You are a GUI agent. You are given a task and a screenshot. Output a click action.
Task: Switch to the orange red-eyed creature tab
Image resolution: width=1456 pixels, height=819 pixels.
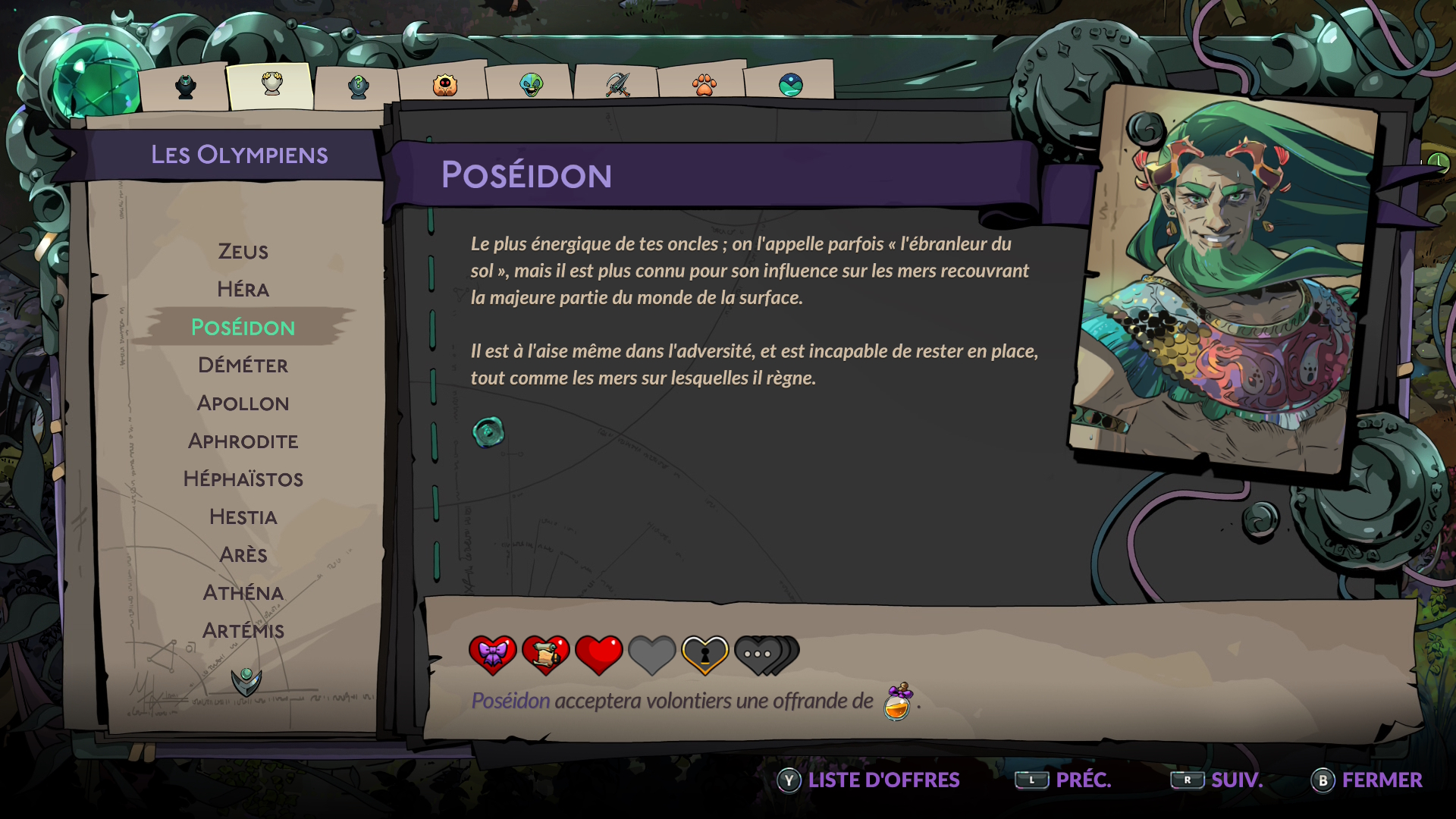(x=444, y=85)
